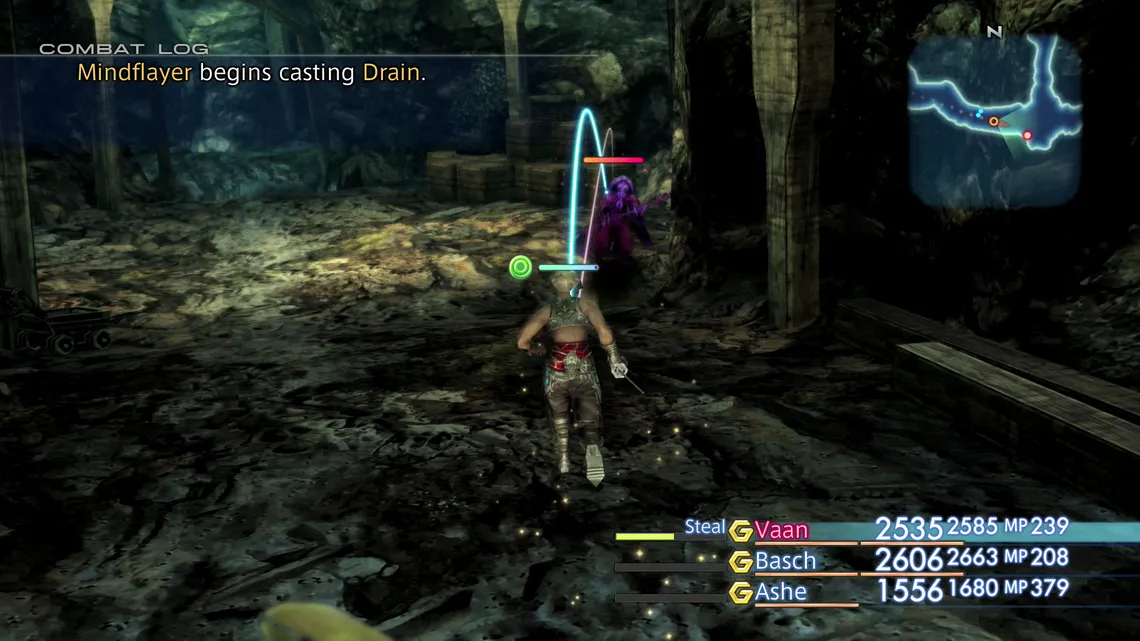Image resolution: width=1140 pixels, height=641 pixels.
Task: Select Basch in the party list
Action: coord(786,561)
